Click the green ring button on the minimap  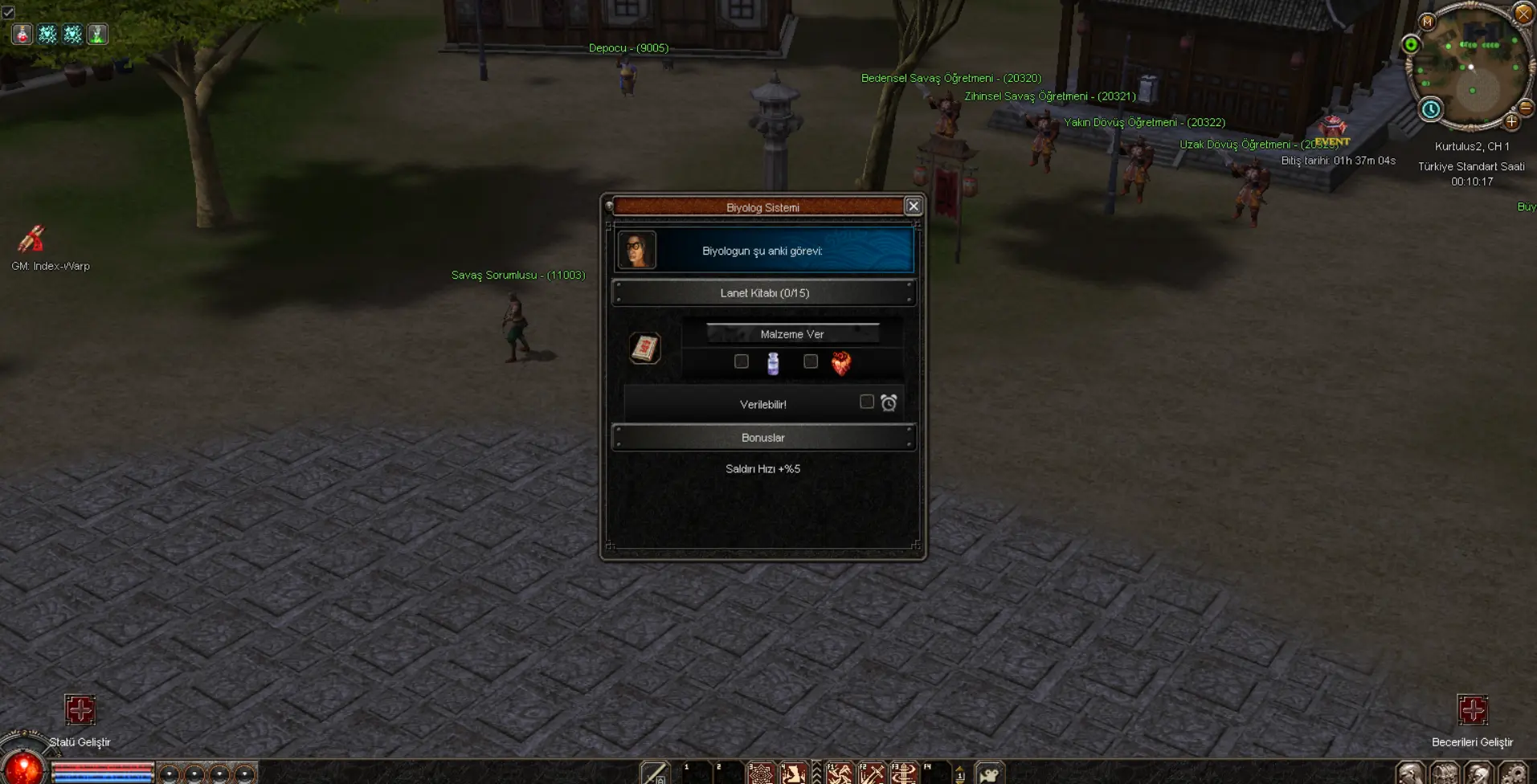[1411, 44]
